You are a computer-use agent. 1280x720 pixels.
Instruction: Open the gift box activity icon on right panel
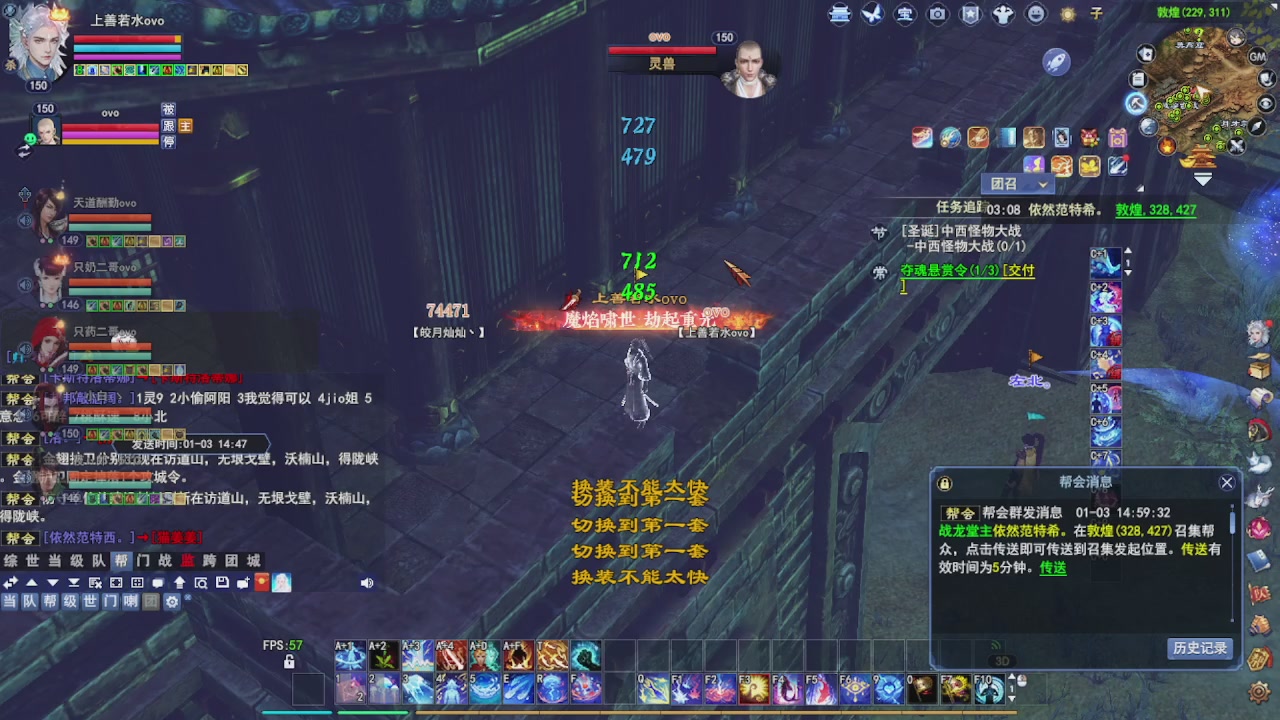pyautogui.click(x=1118, y=137)
